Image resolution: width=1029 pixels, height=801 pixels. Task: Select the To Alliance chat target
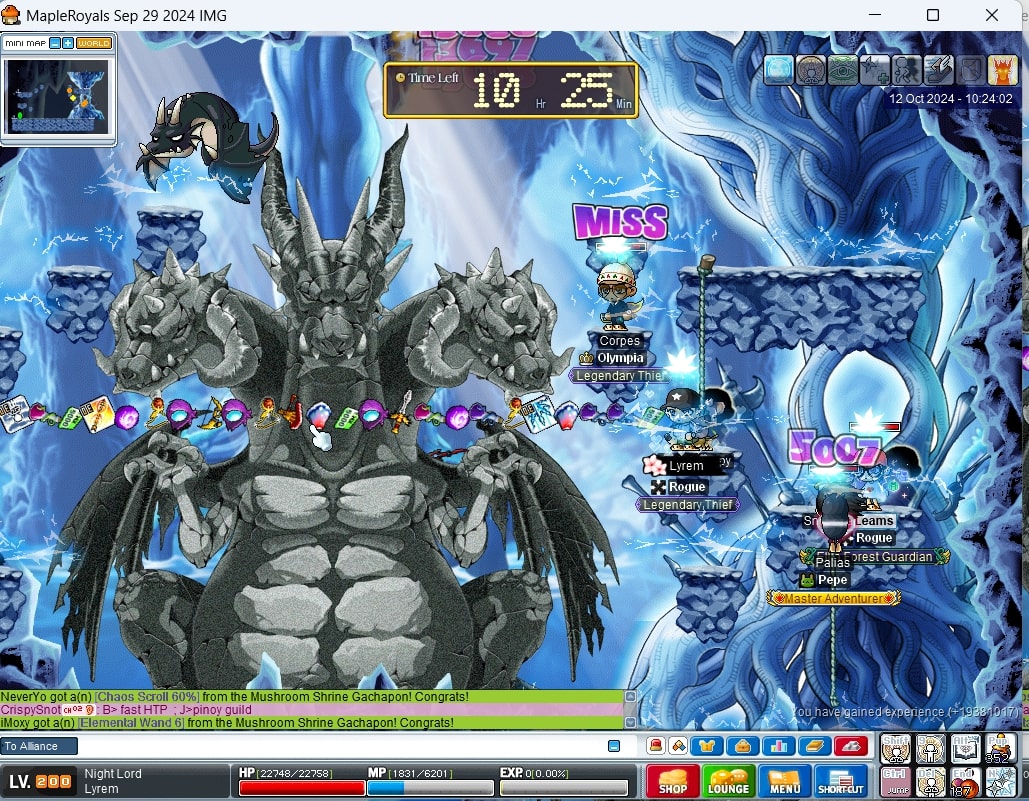pos(39,746)
